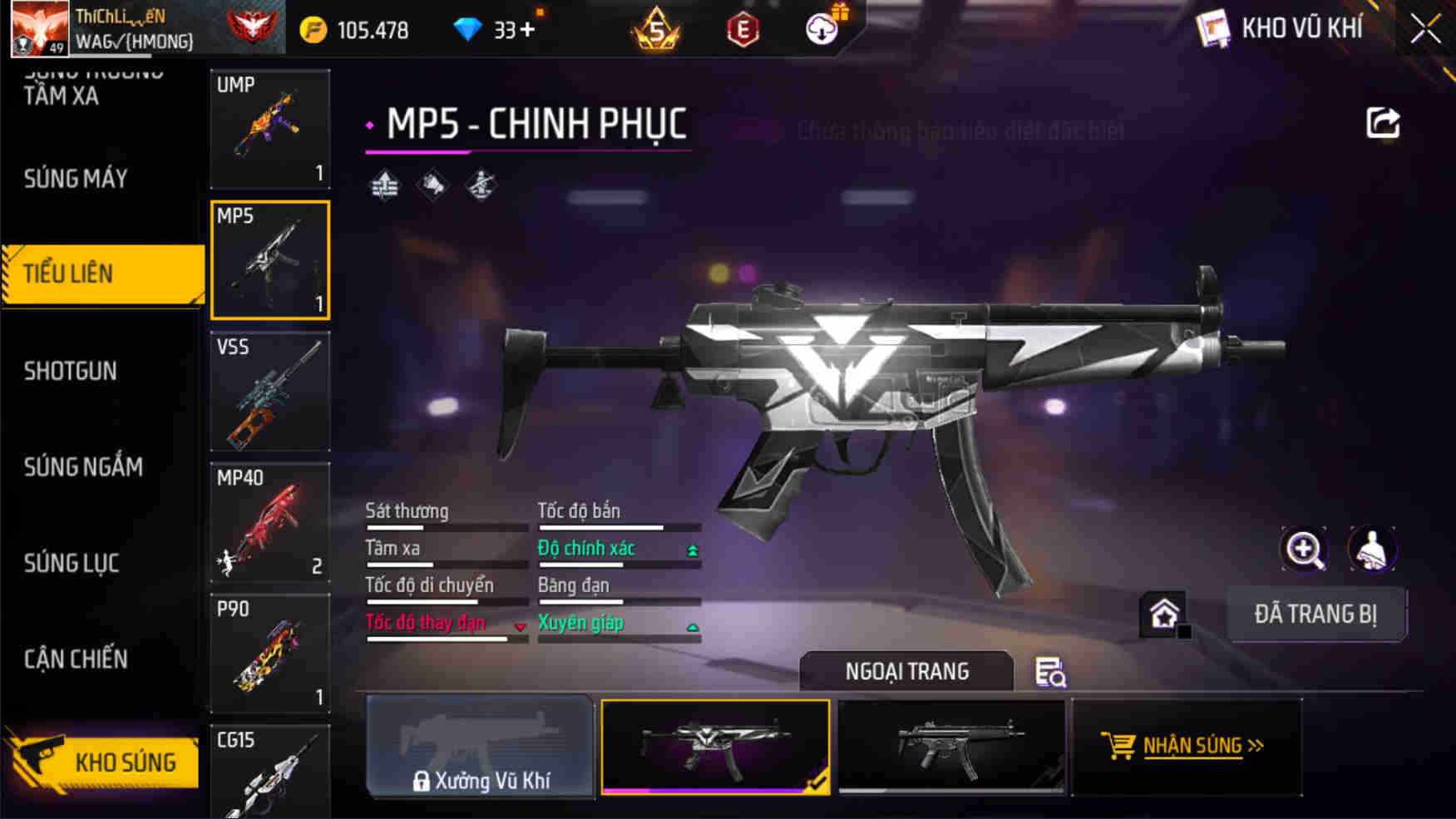The width and height of the screenshot is (1456, 819).
Task: Close the weapon vault screen
Action: [1425, 30]
